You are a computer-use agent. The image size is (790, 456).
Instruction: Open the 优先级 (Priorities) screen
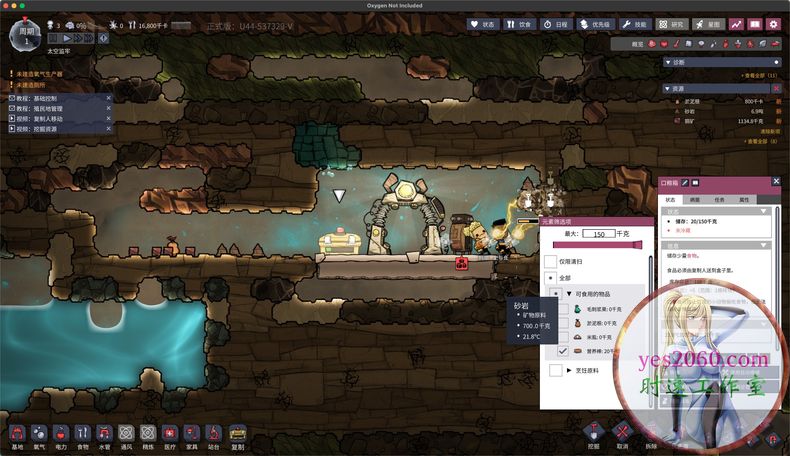point(597,24)
